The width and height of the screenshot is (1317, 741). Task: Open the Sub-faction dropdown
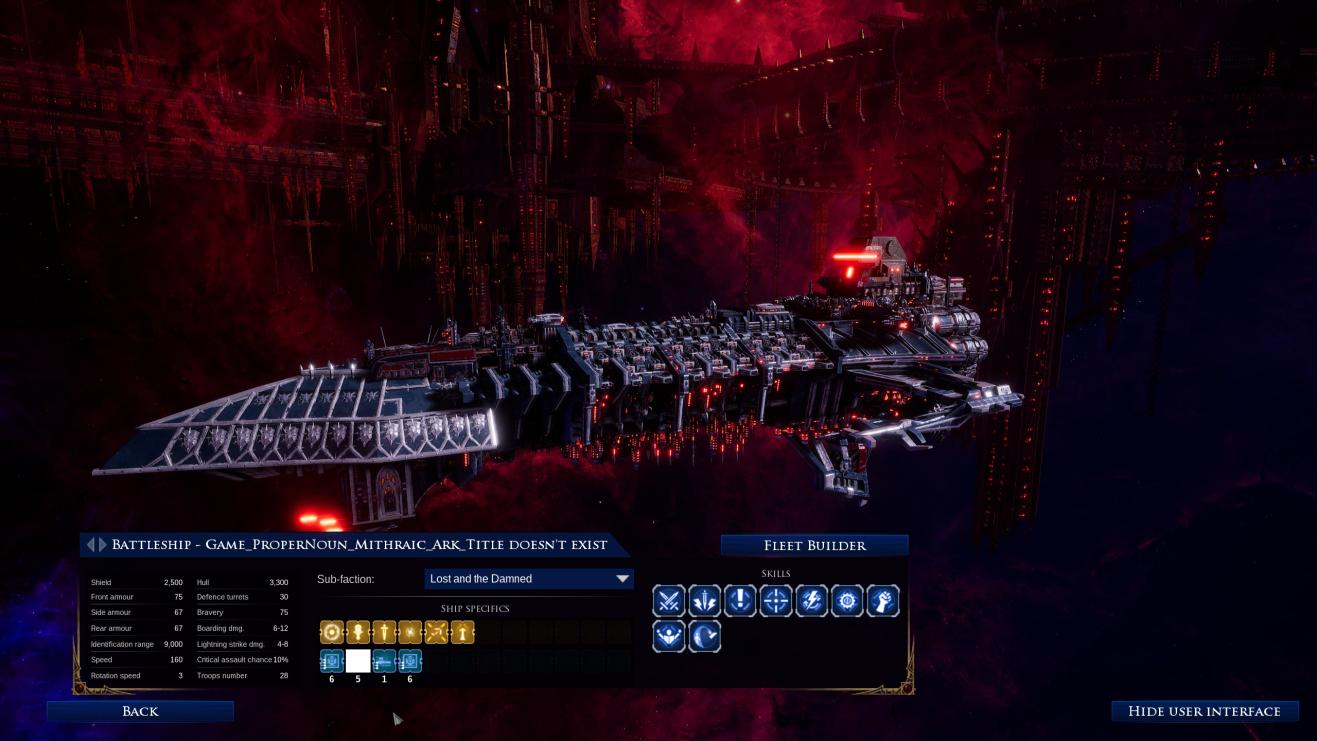click(x=528, y=579)
